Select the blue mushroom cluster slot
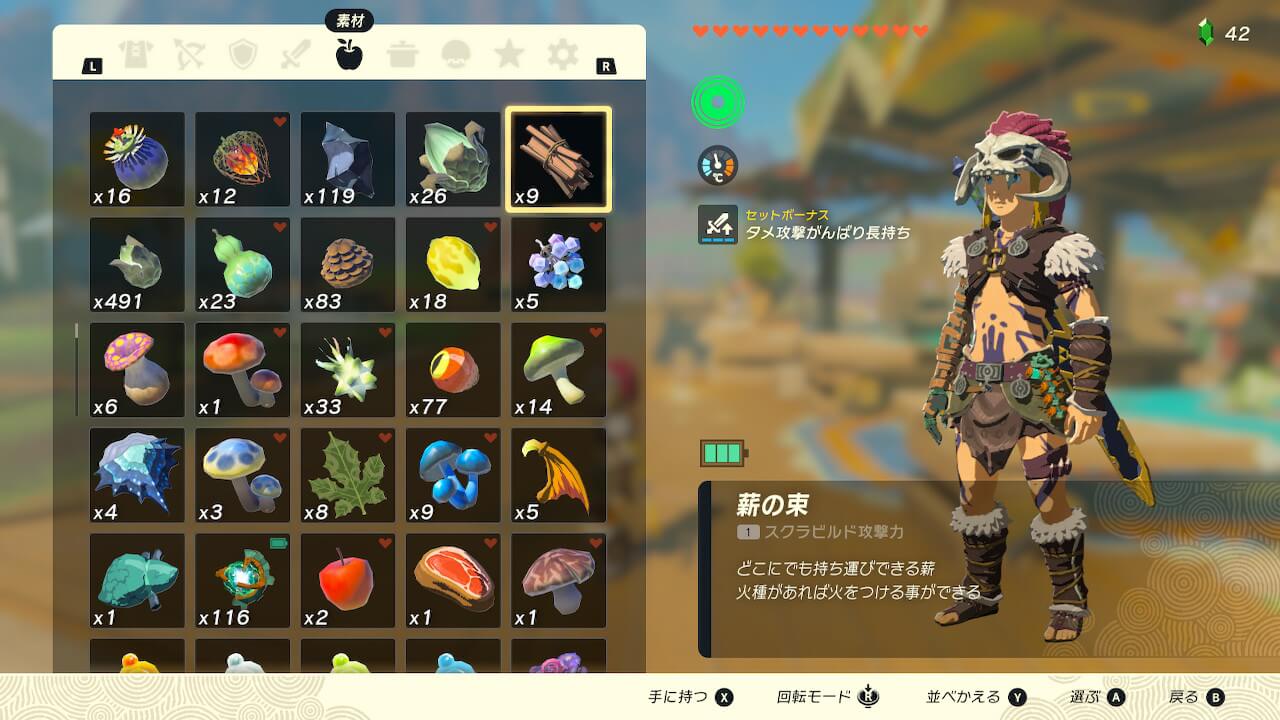 (453, 476)
